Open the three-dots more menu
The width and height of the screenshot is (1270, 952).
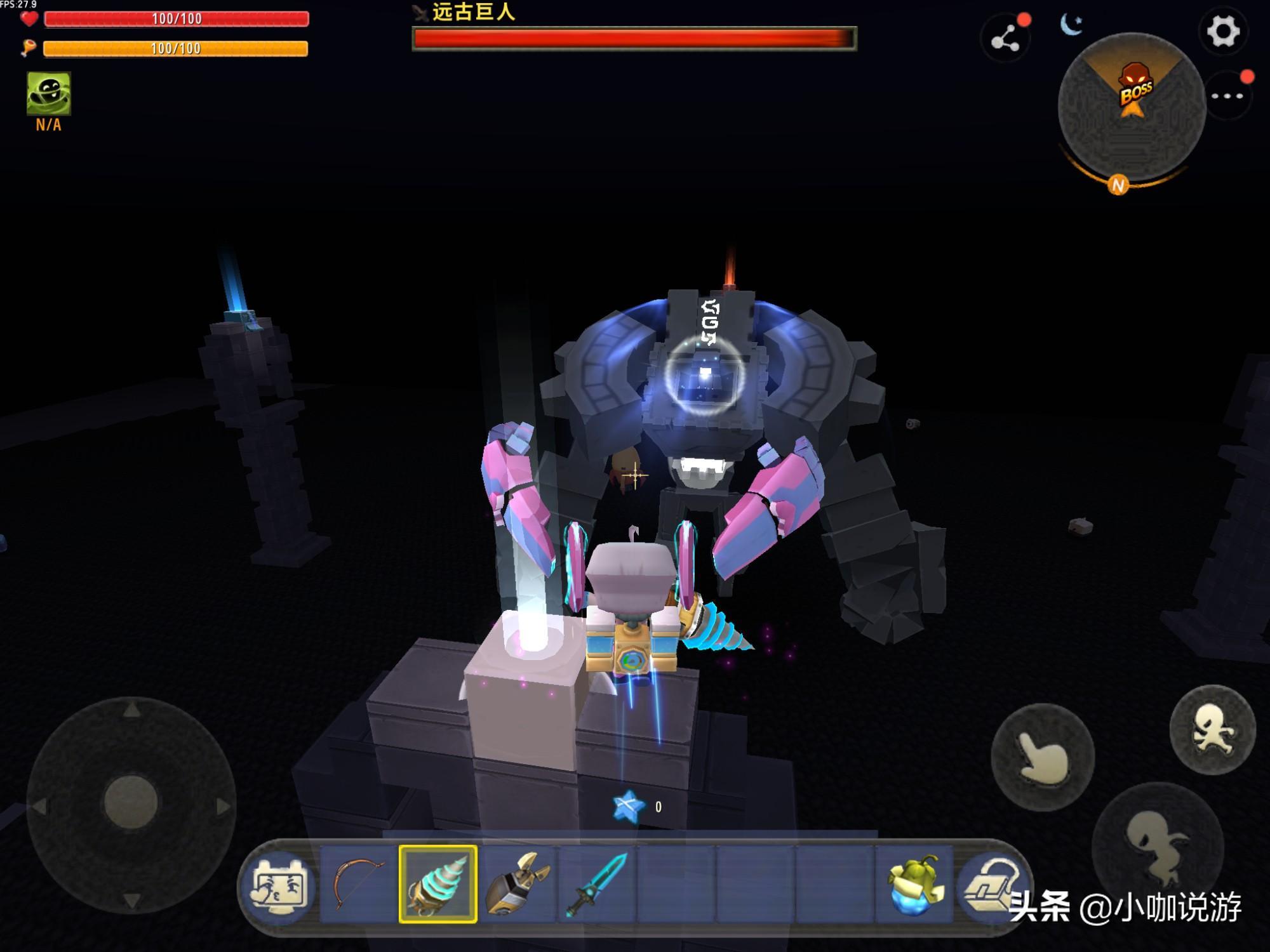point(1227,96)
